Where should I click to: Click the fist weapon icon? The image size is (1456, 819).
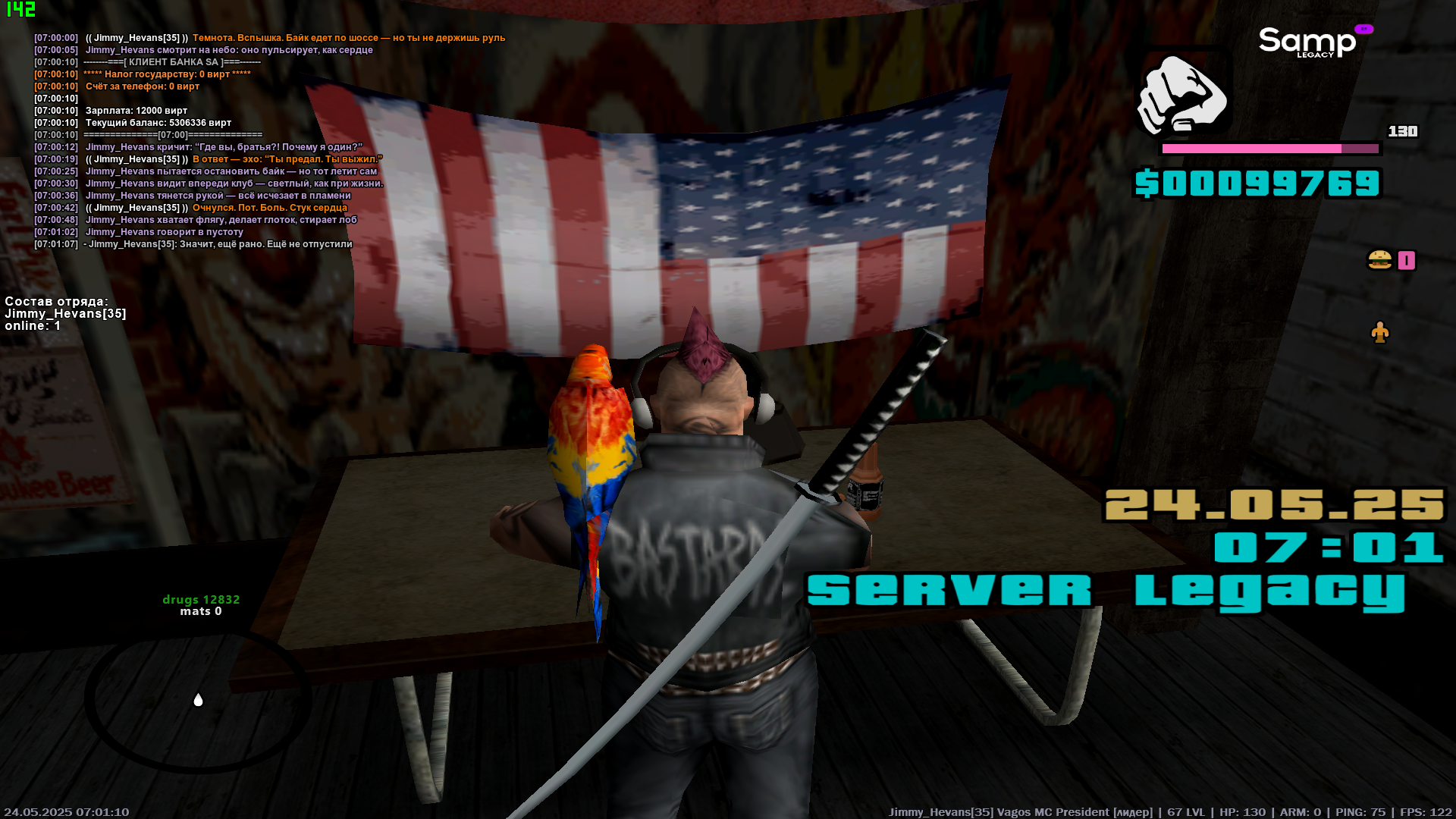1182,95
